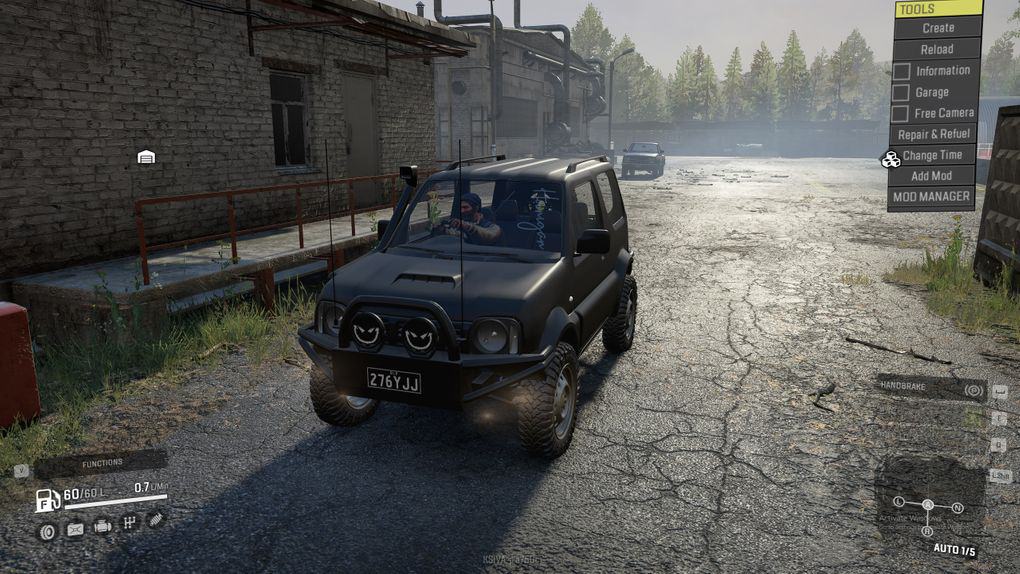Toggle the Information checkbox
Screen dimensions: 1020x574
[901, 71]
